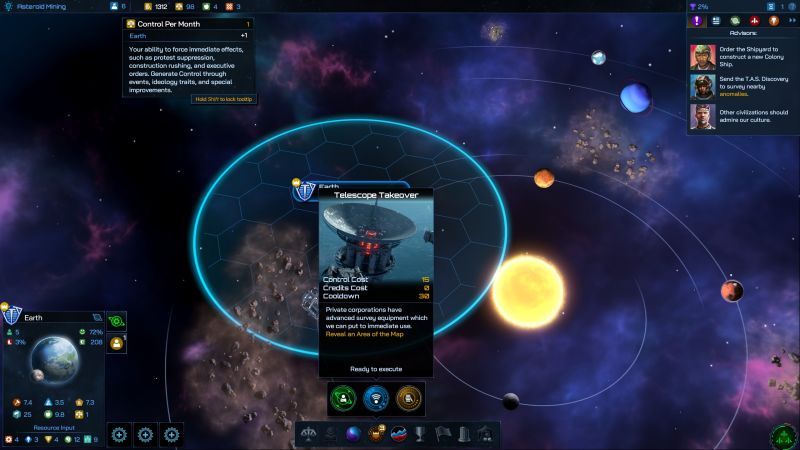Switch to the purple exclamation advisors tab

pos(697,20)
